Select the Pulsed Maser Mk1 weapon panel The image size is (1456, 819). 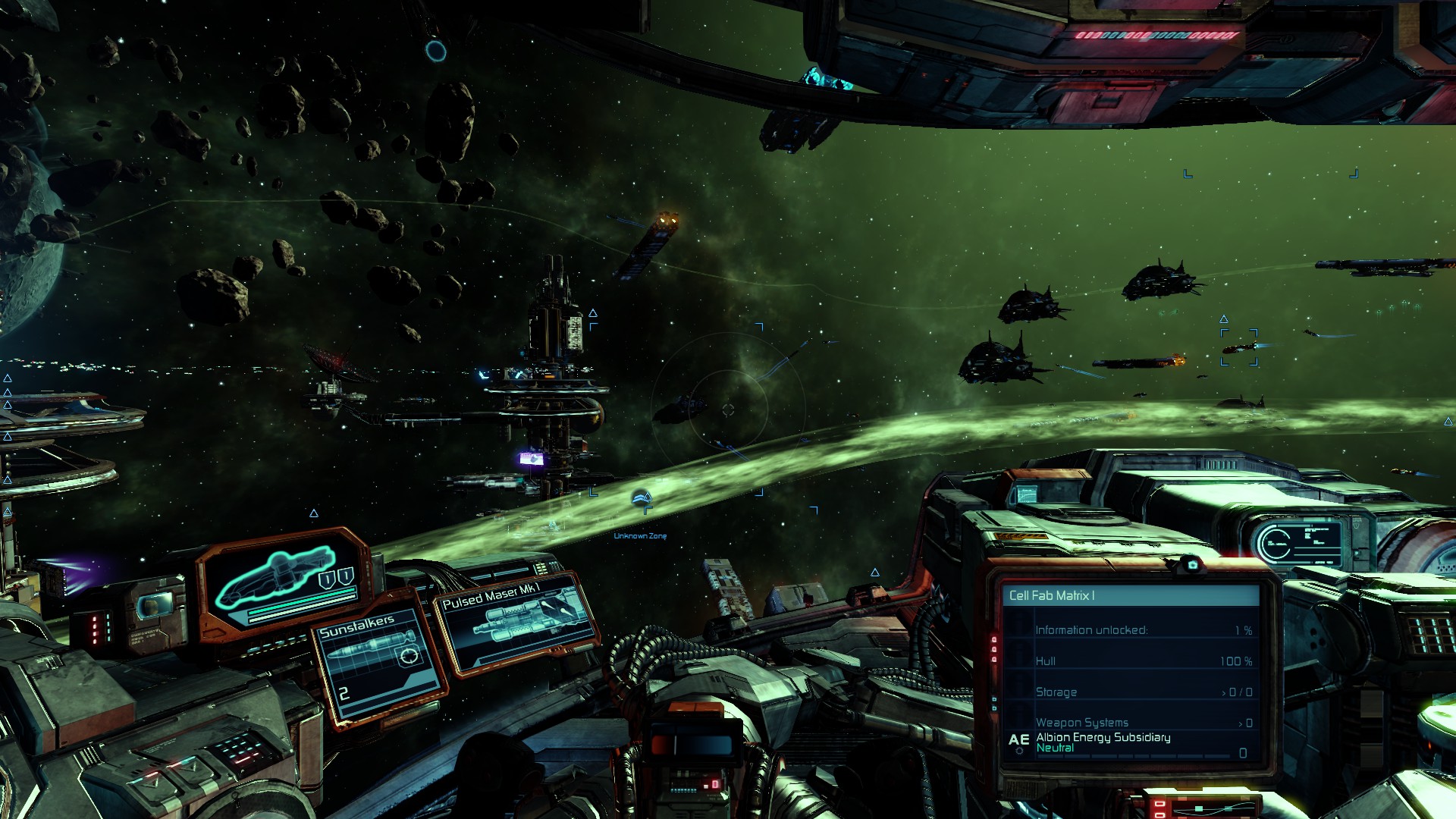tap(517, 623)
